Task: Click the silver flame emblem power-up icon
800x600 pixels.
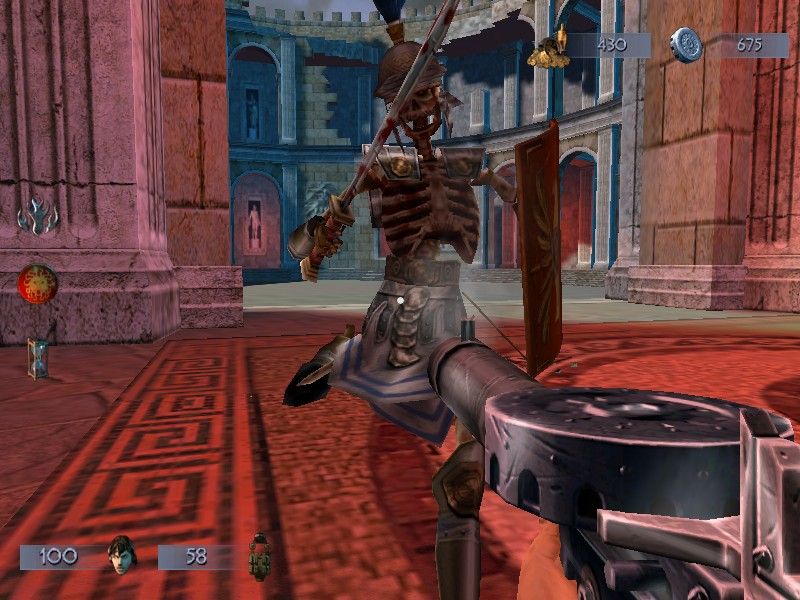Action: 38,217
